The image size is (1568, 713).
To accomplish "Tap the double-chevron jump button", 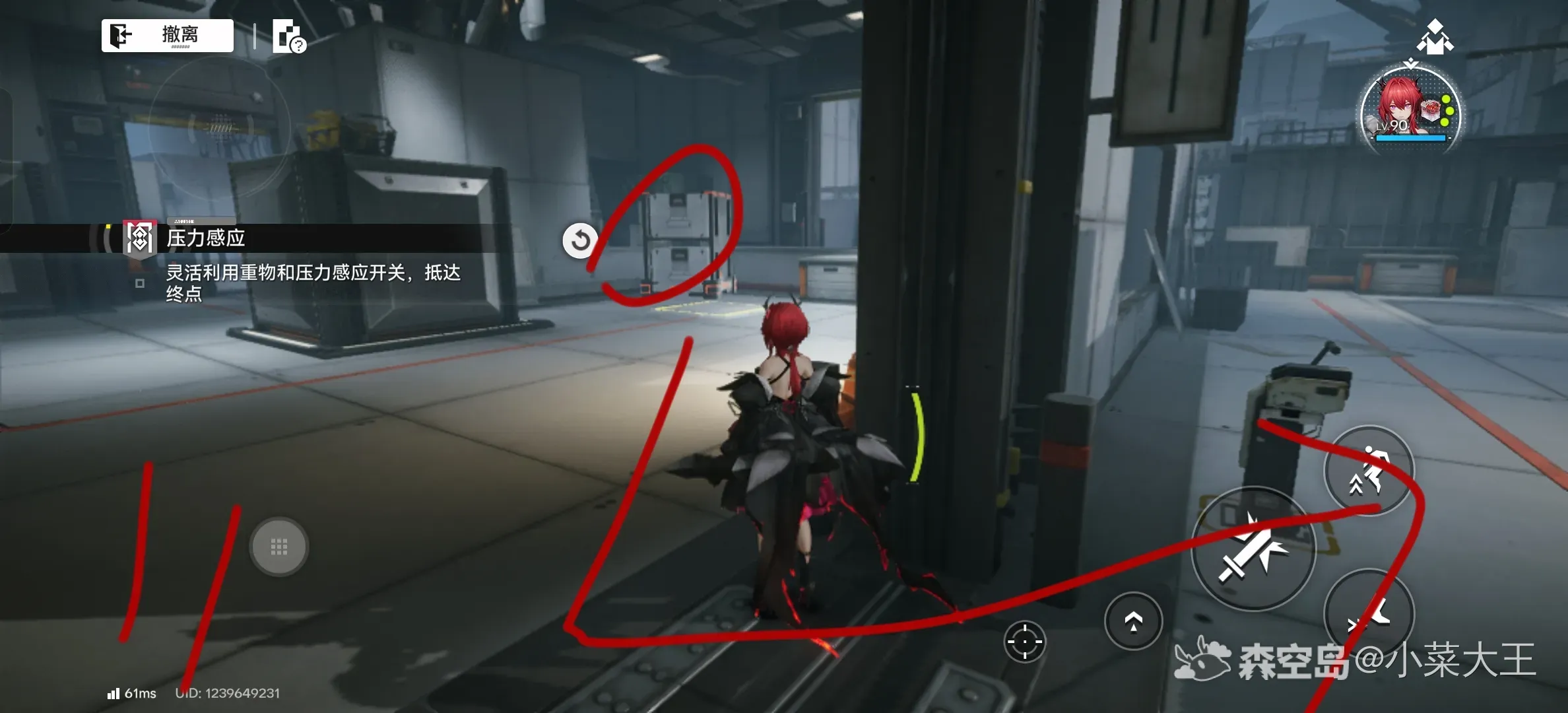I will click(1133, 621).
